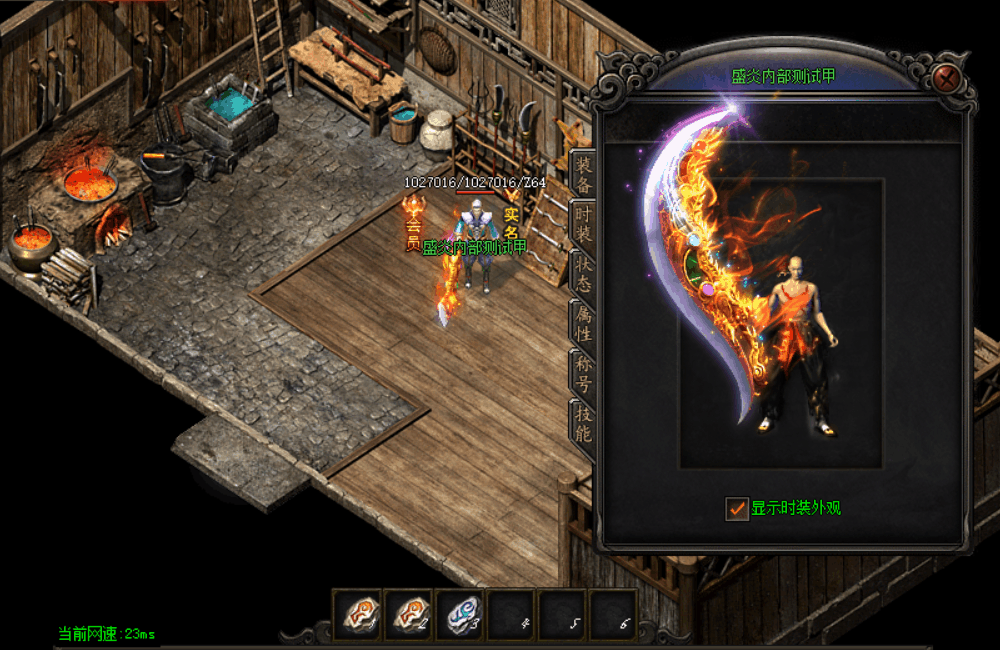
Task: Toggle the 显示时装外观 checkbox
Action: [x=737, y=508]
